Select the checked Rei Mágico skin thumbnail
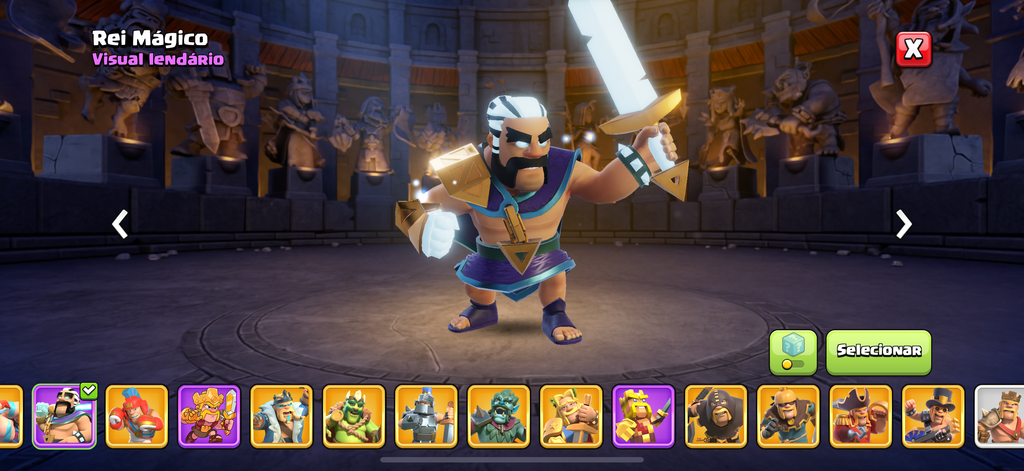The height and width of the screenshot is (471, 1024). [65, 415]
